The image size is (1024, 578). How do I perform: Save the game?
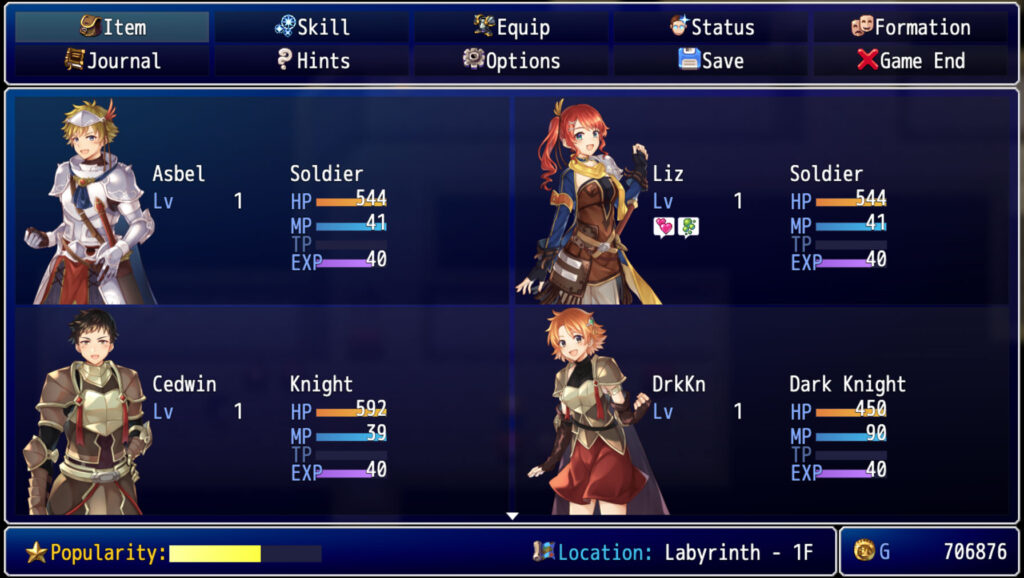click(x=711, y=60)
